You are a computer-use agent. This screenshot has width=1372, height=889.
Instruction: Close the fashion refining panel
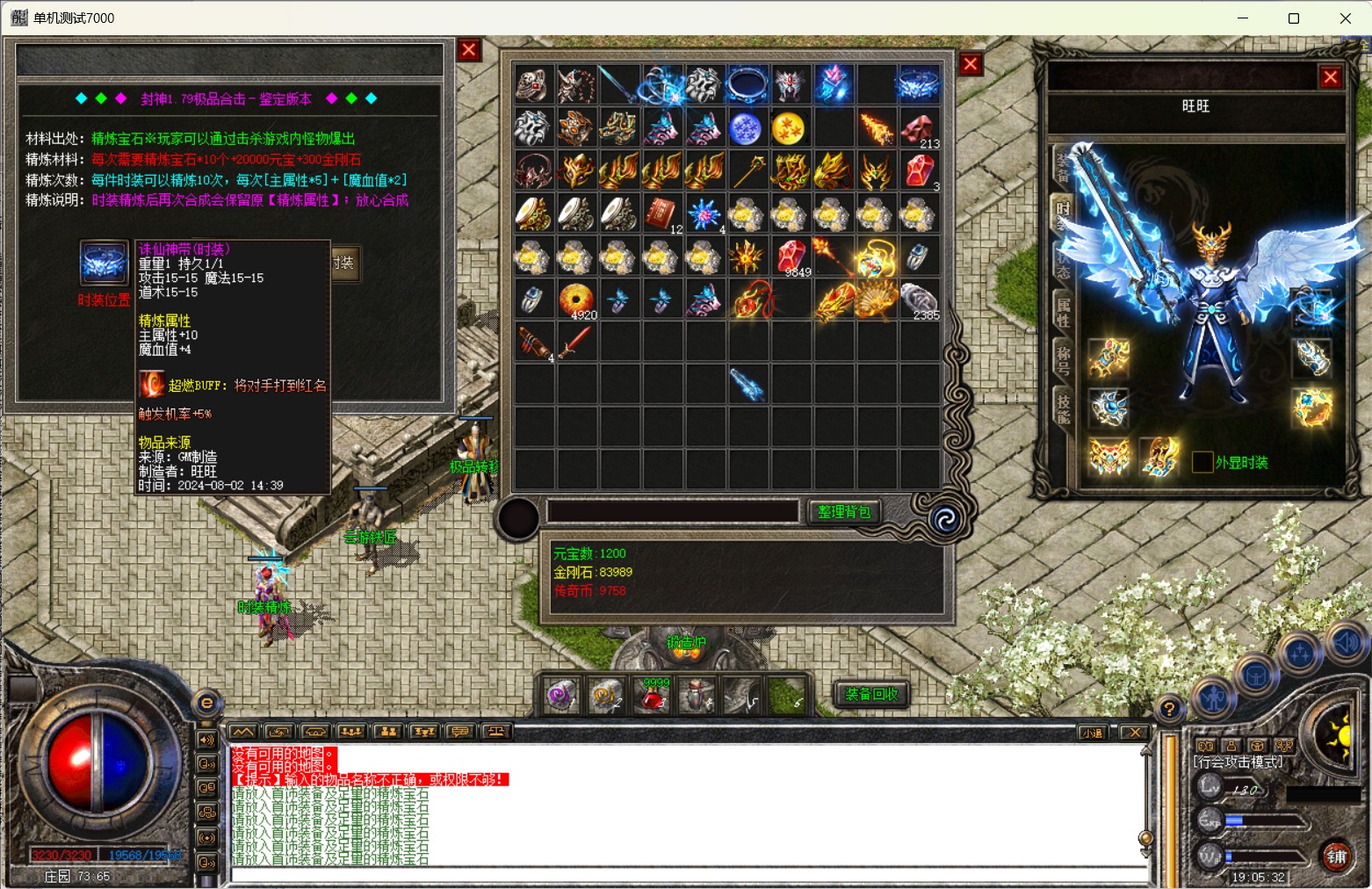[x=469, y=50]
